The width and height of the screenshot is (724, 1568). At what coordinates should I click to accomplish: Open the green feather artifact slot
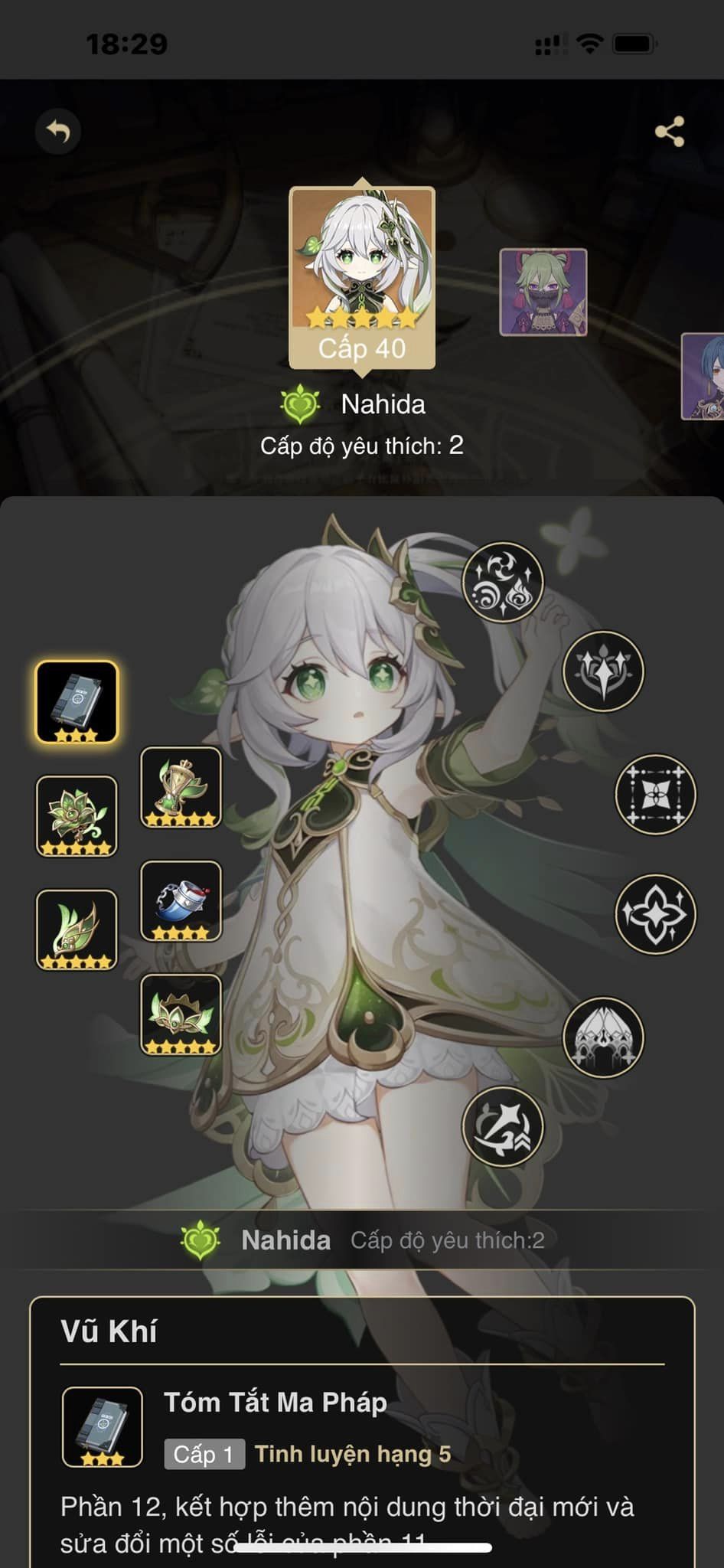pos(77,929)
